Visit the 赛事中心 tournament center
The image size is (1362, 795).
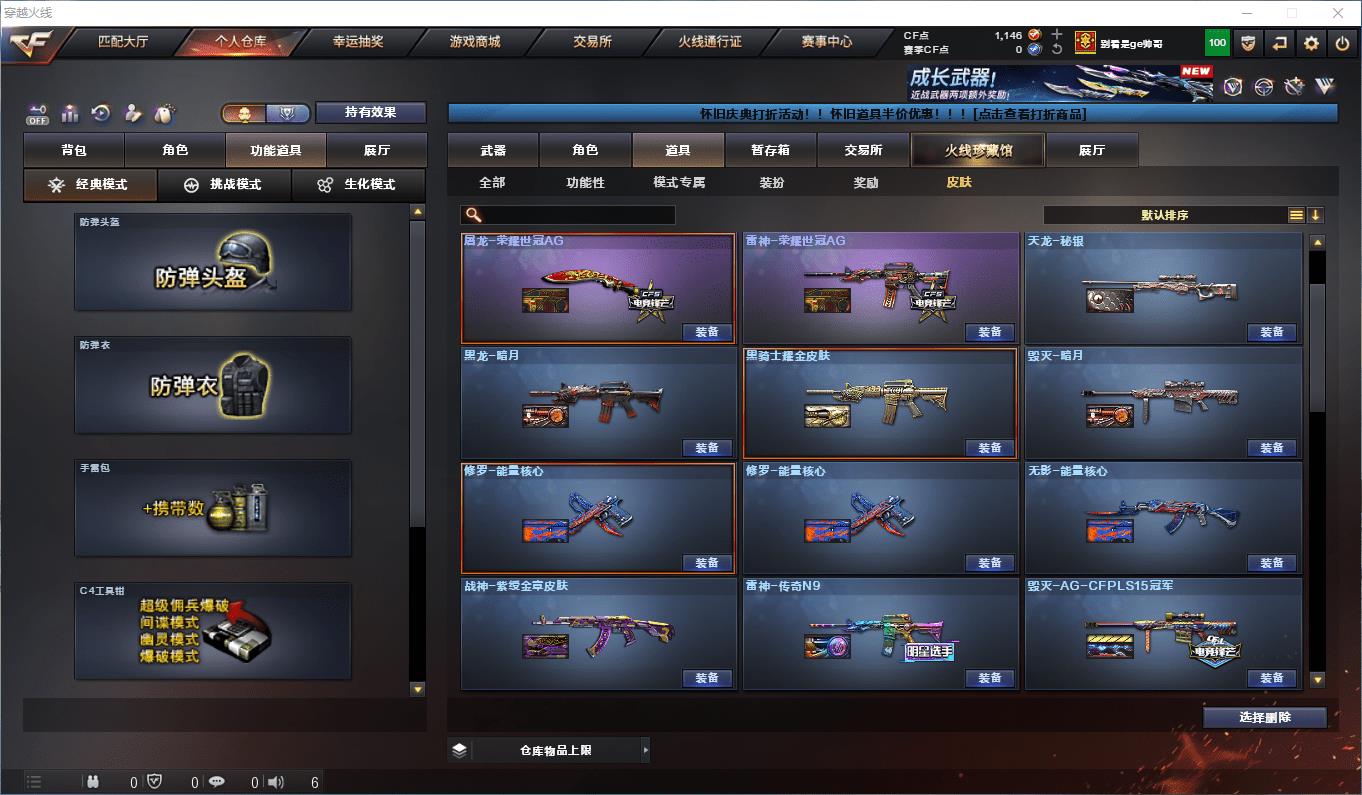tap(826, 42)
